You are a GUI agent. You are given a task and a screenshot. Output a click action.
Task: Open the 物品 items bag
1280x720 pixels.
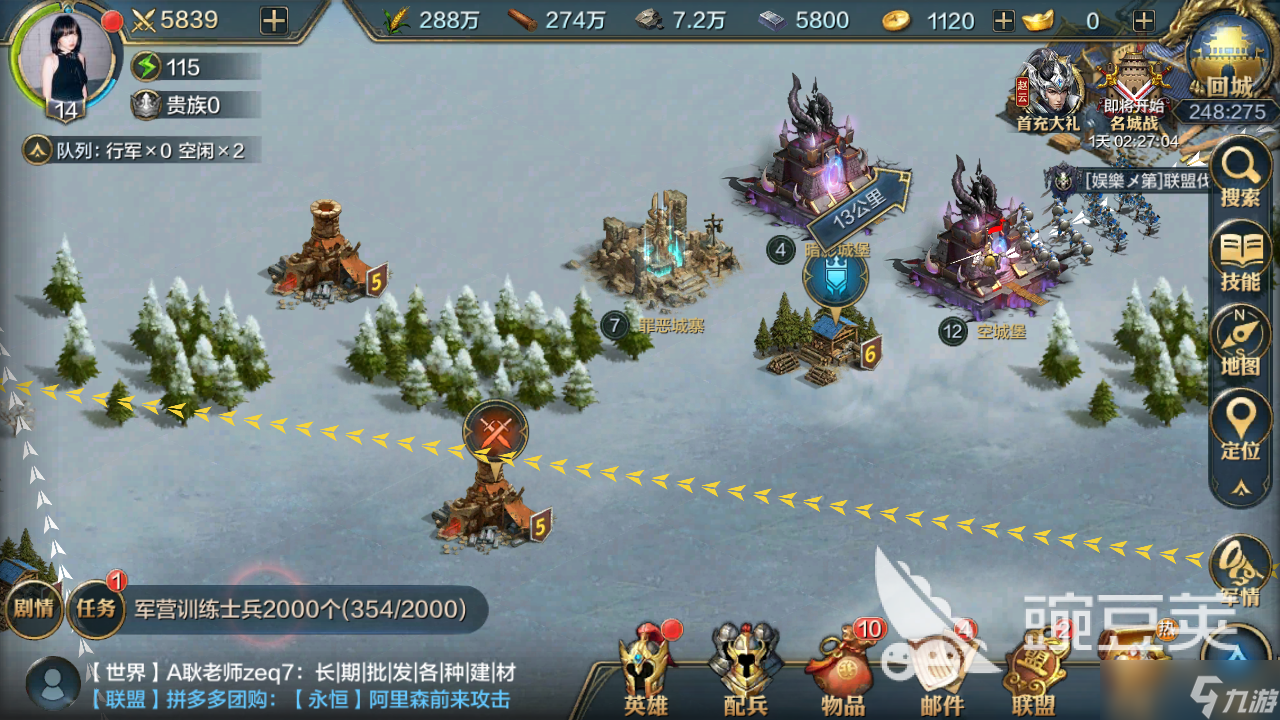(843, 670)
